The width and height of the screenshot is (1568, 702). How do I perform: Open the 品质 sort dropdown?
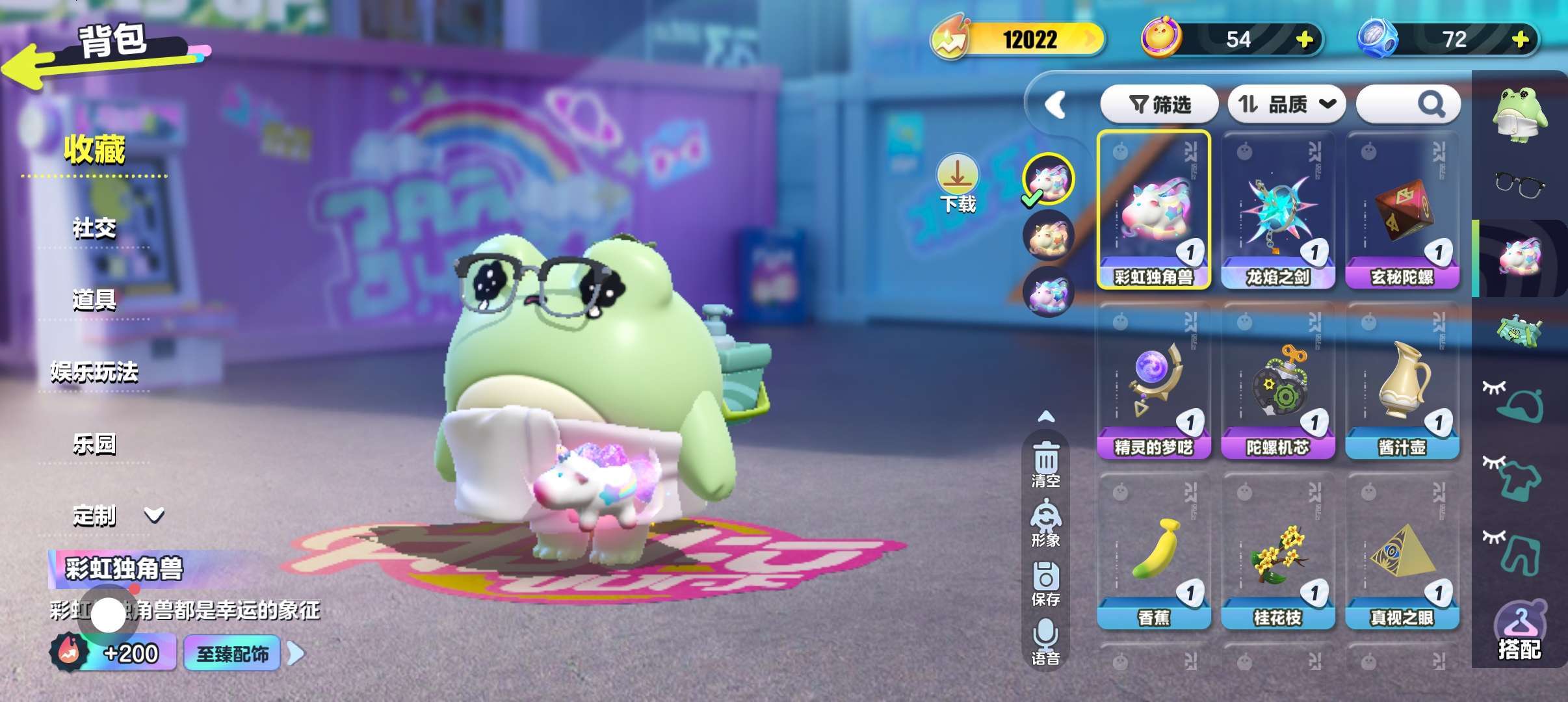tap(1286, 104)
